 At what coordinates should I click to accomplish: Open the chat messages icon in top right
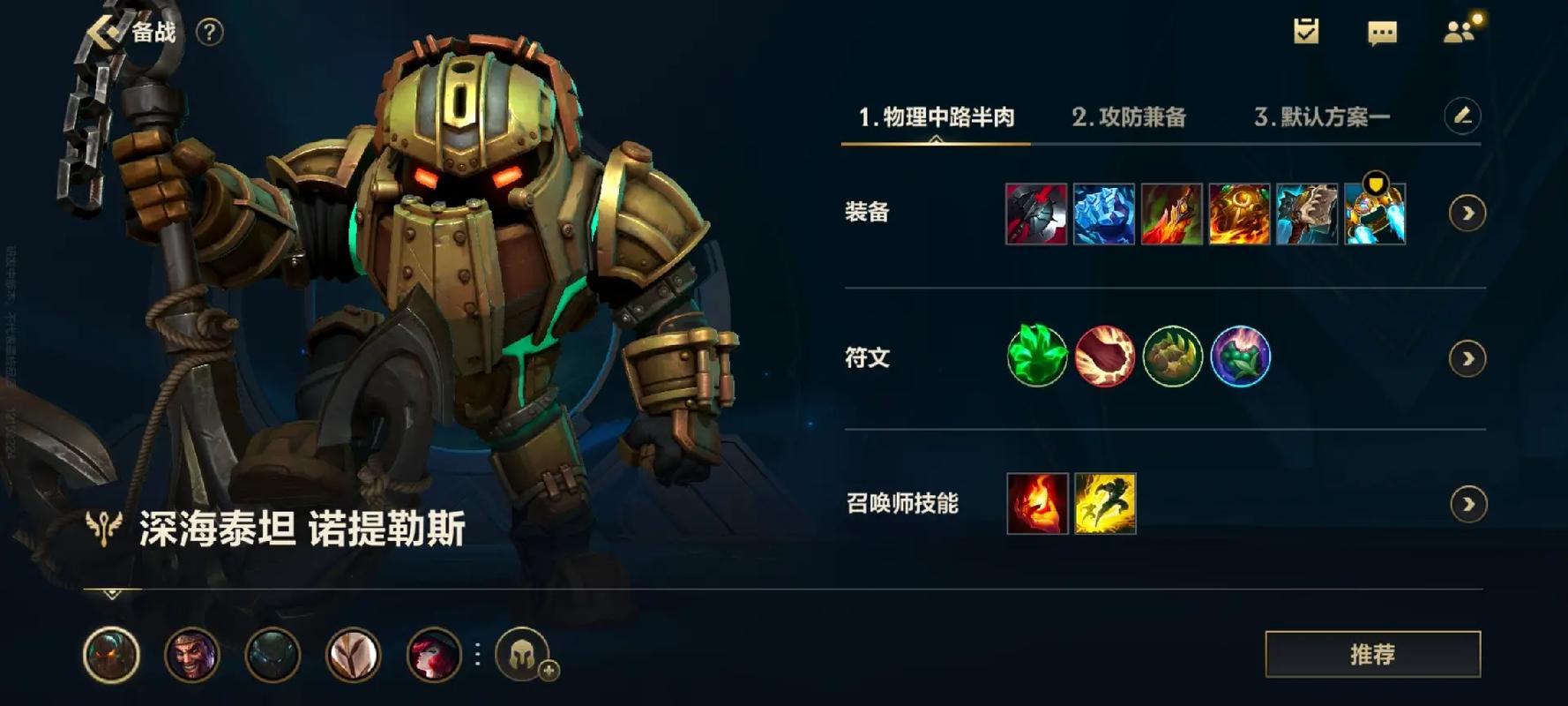point(1384,34)
